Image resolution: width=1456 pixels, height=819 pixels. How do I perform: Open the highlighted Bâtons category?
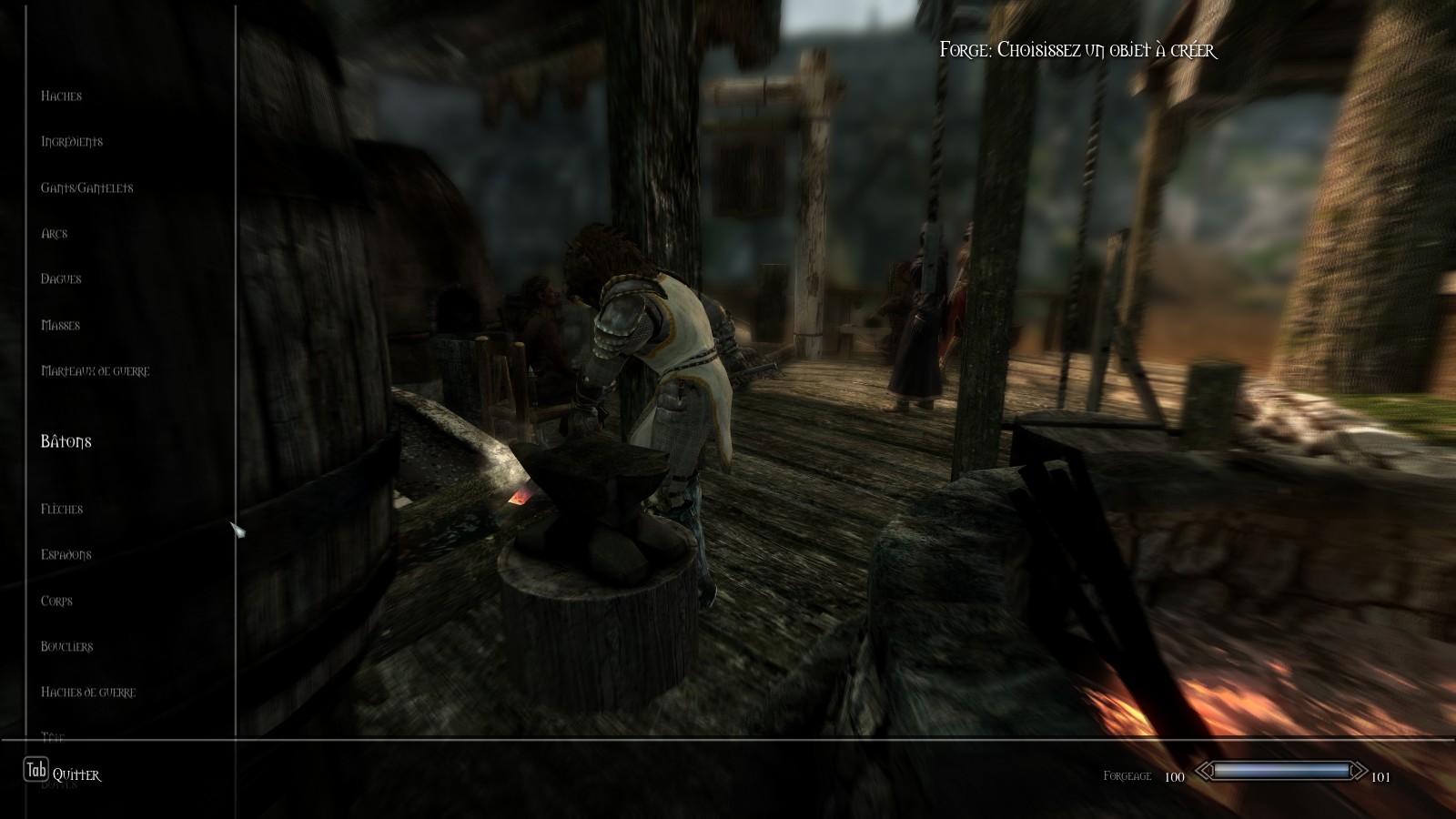click(x=66, y=442)
